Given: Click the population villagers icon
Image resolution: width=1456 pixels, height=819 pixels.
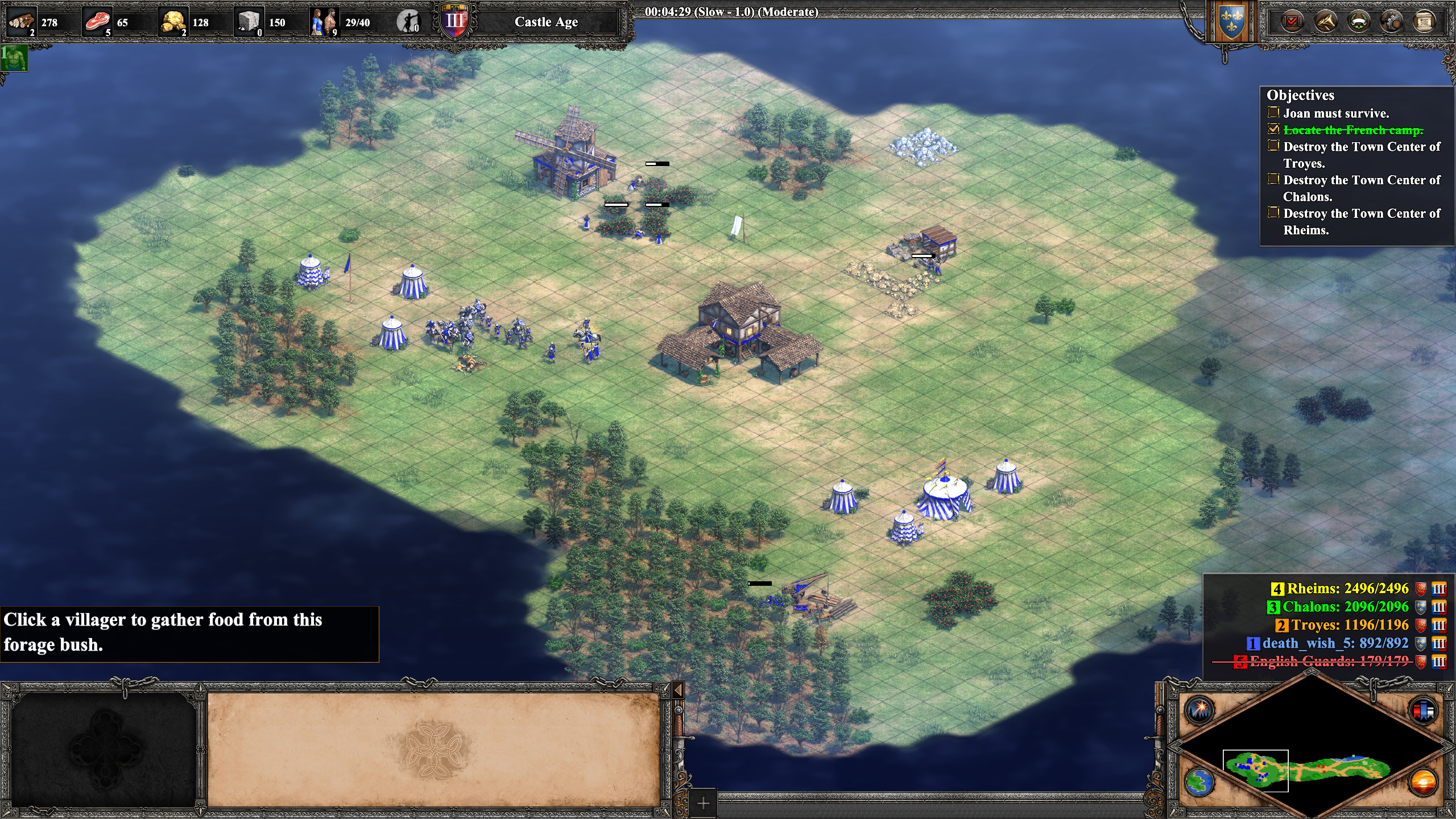Looking at the screenshot, I should (324, 22).
